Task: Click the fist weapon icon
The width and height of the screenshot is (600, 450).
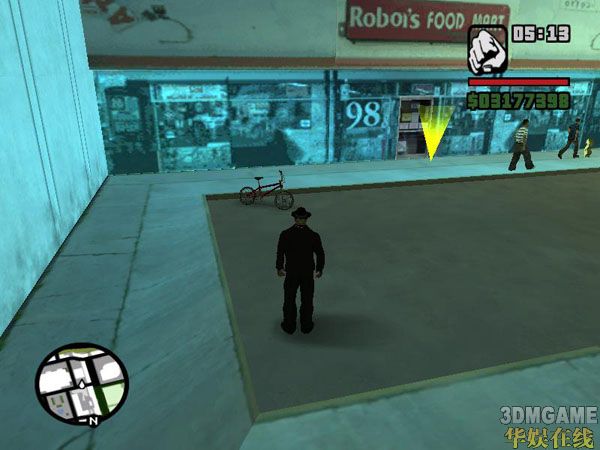Action: click(x=487, y=49)
